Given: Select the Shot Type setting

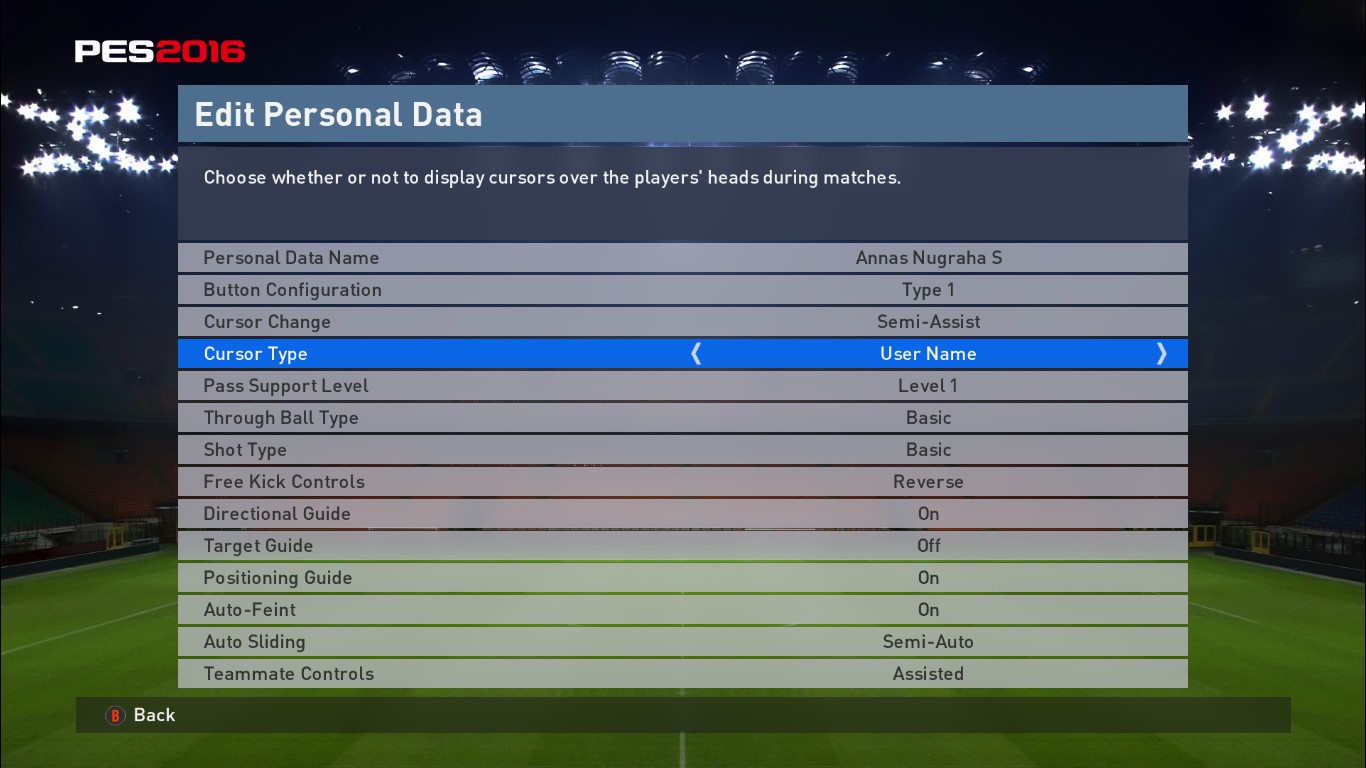Looking at the screenshot, I should (x=683, y=449).
